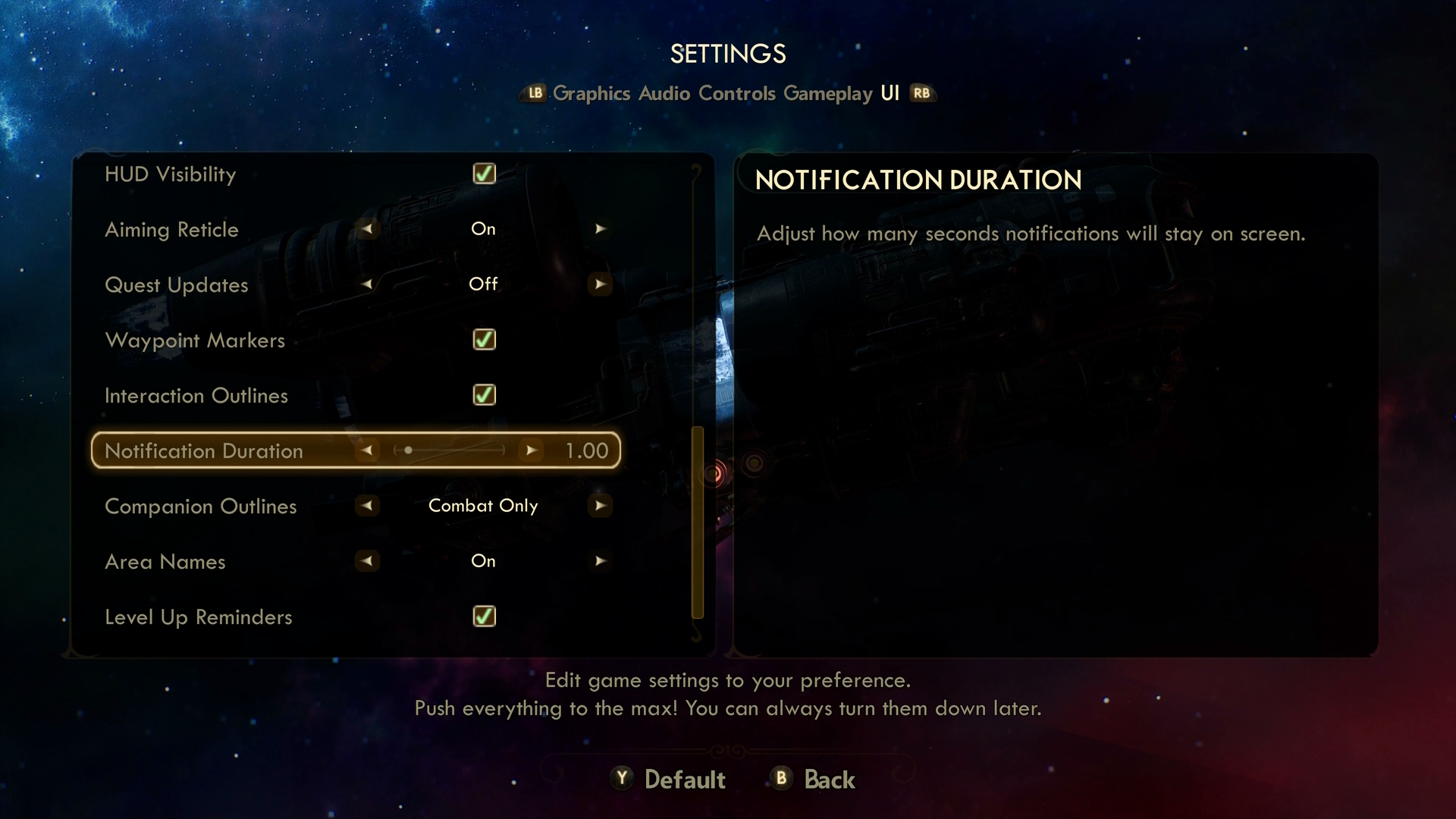This screenshot has height=819, width=1456.
Task: Select the Default option
Action: [667, 780]
